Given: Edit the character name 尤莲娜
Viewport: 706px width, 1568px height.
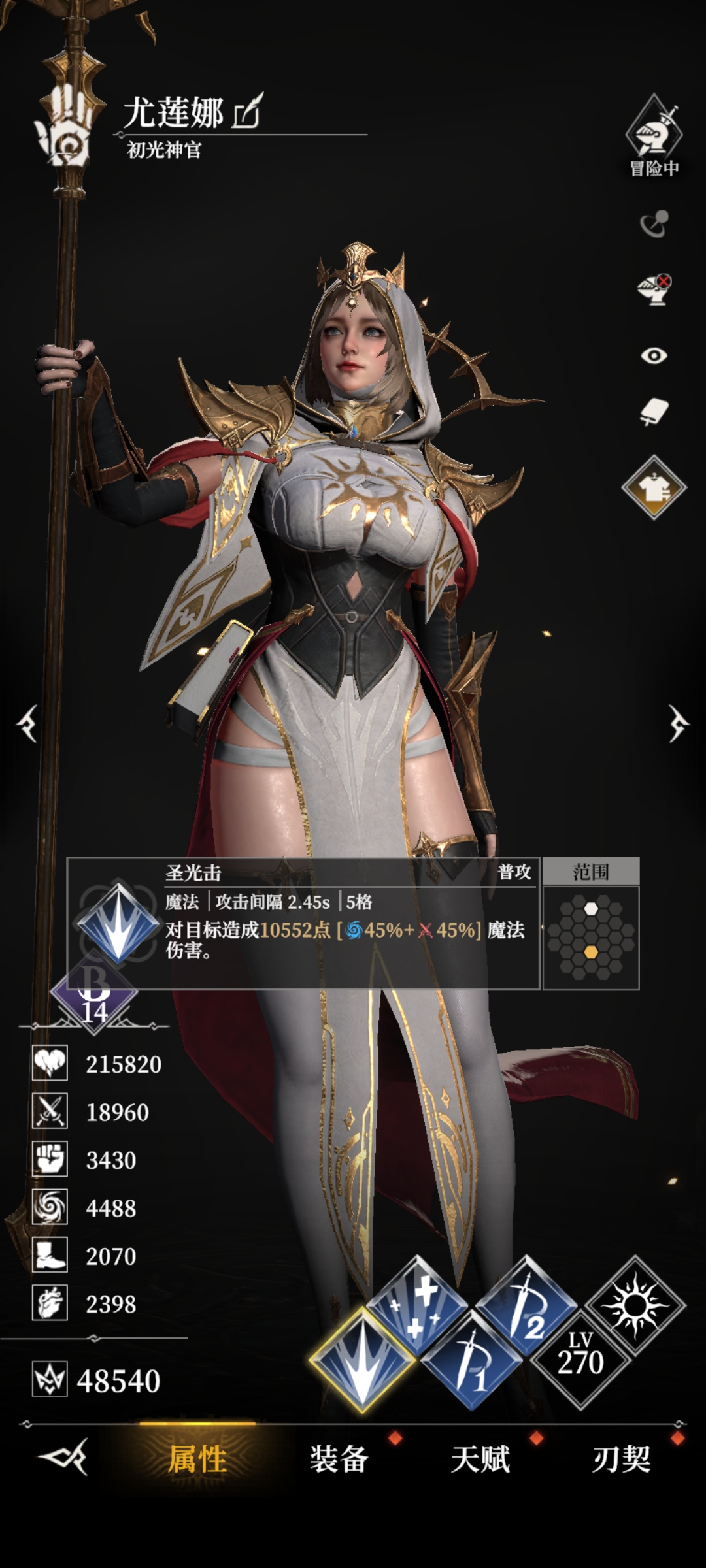Looking at the screenshot, I should tap(247, 112).
